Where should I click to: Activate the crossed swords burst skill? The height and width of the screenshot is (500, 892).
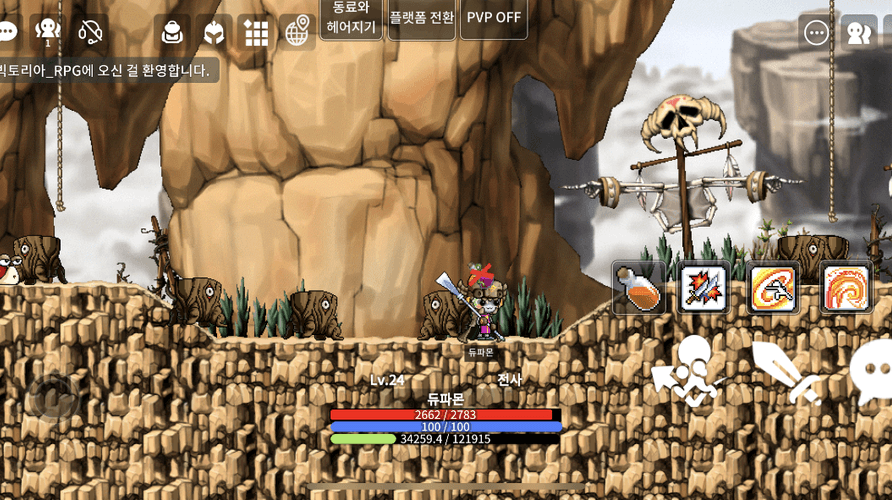[705, 288]
